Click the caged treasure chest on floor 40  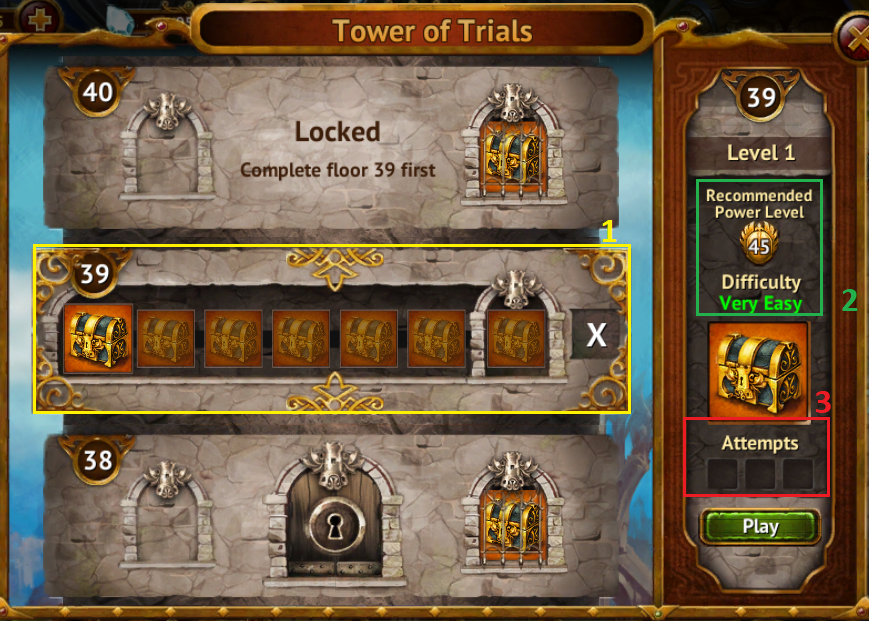tap(516, 152)
